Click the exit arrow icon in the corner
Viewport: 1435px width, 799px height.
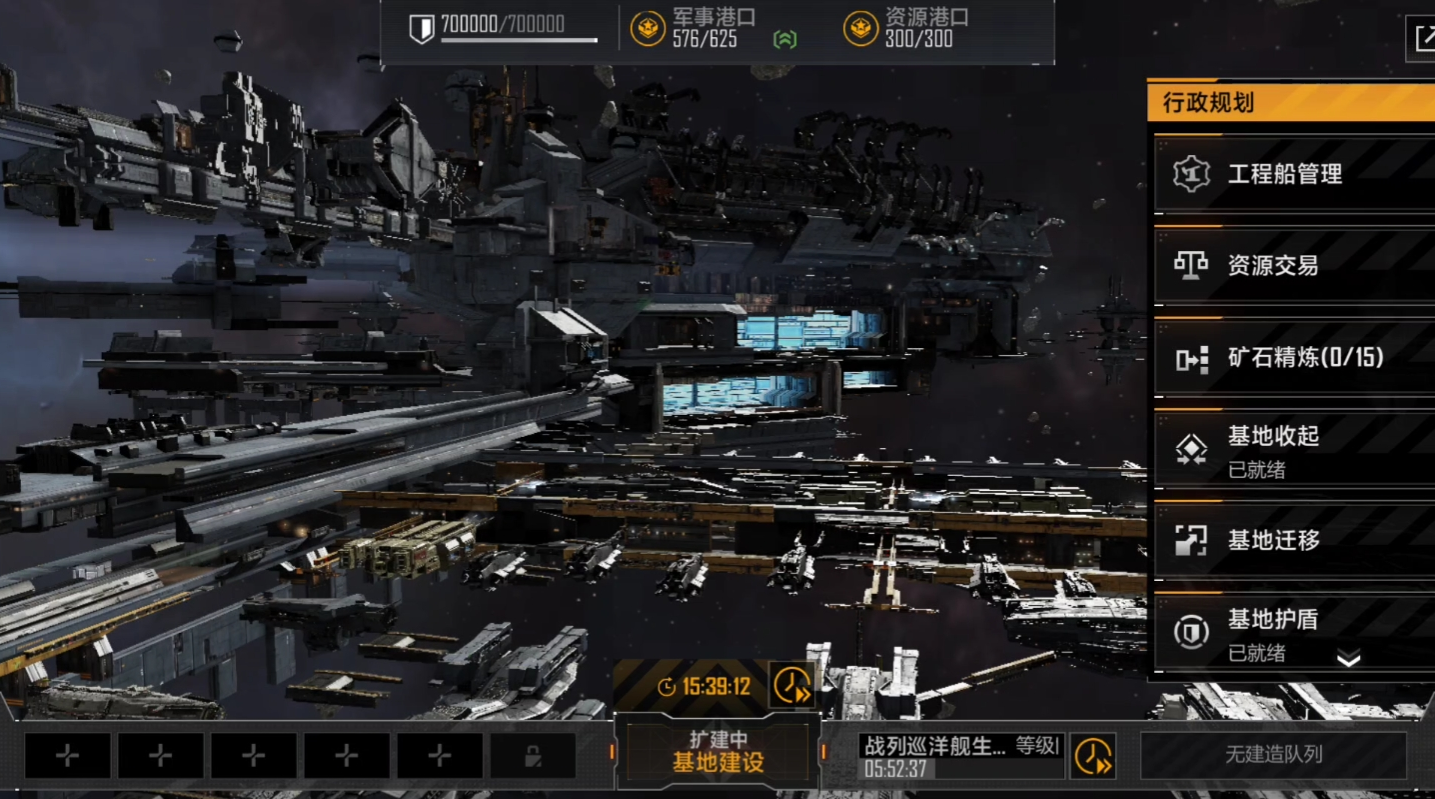[x=1421, y=38]
